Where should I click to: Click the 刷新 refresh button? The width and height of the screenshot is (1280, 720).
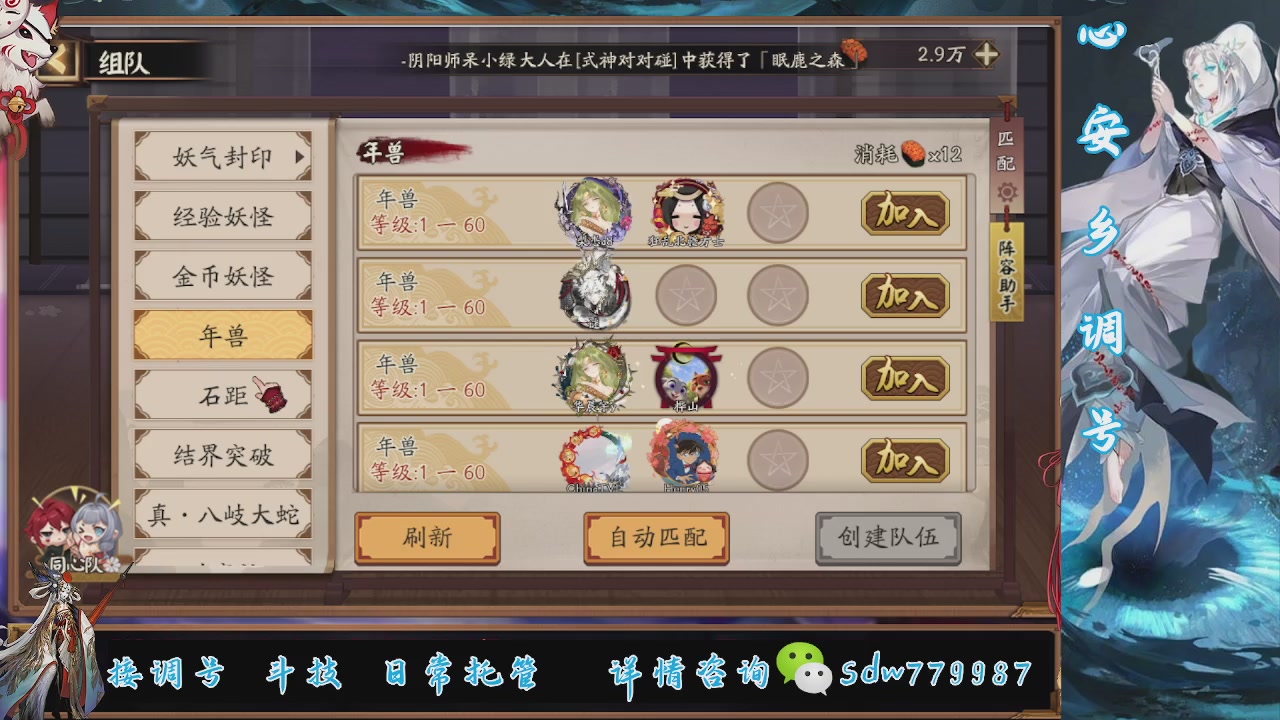pos(428,537)
